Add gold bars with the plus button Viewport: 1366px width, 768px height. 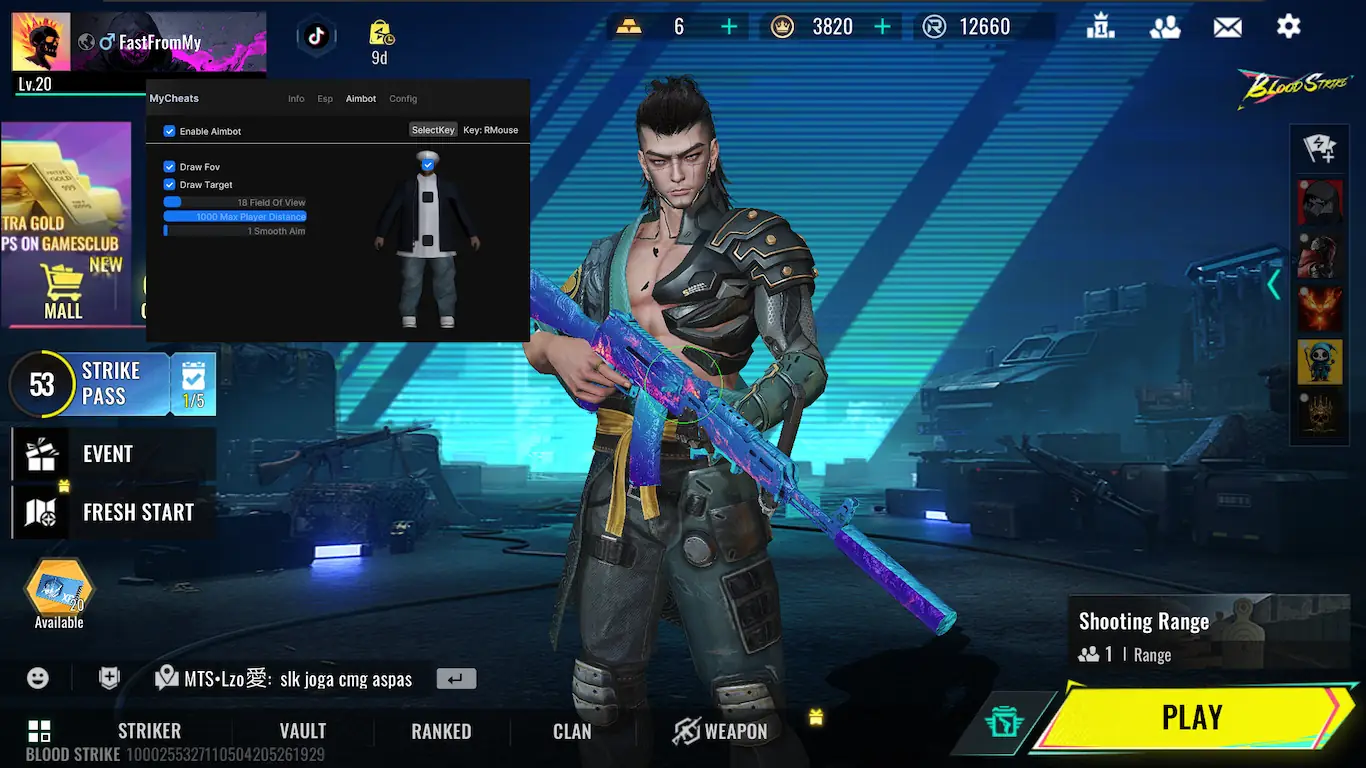click(729, 27)
